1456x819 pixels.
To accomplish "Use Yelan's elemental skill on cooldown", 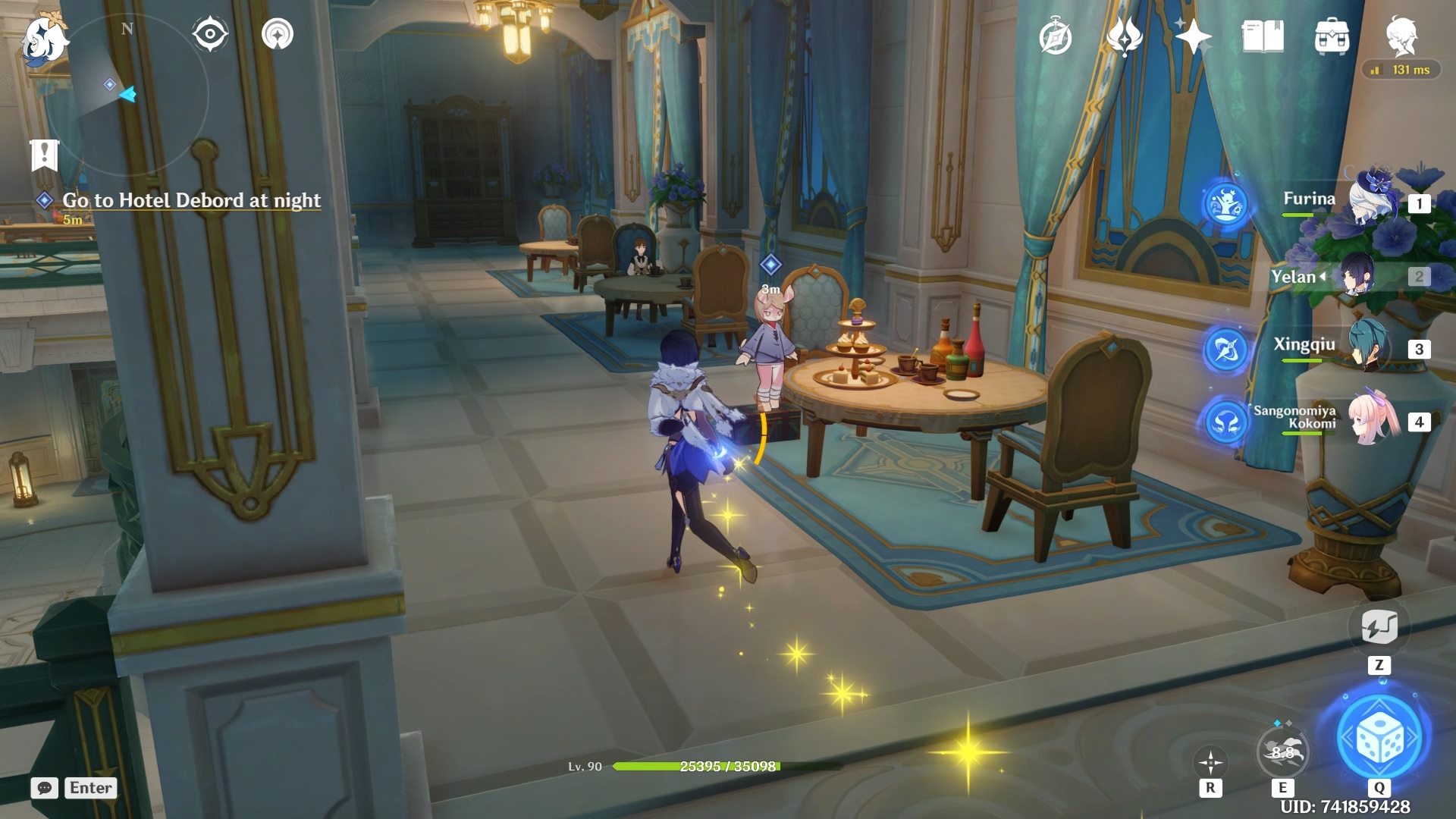I will click(x=1282, y=752).
